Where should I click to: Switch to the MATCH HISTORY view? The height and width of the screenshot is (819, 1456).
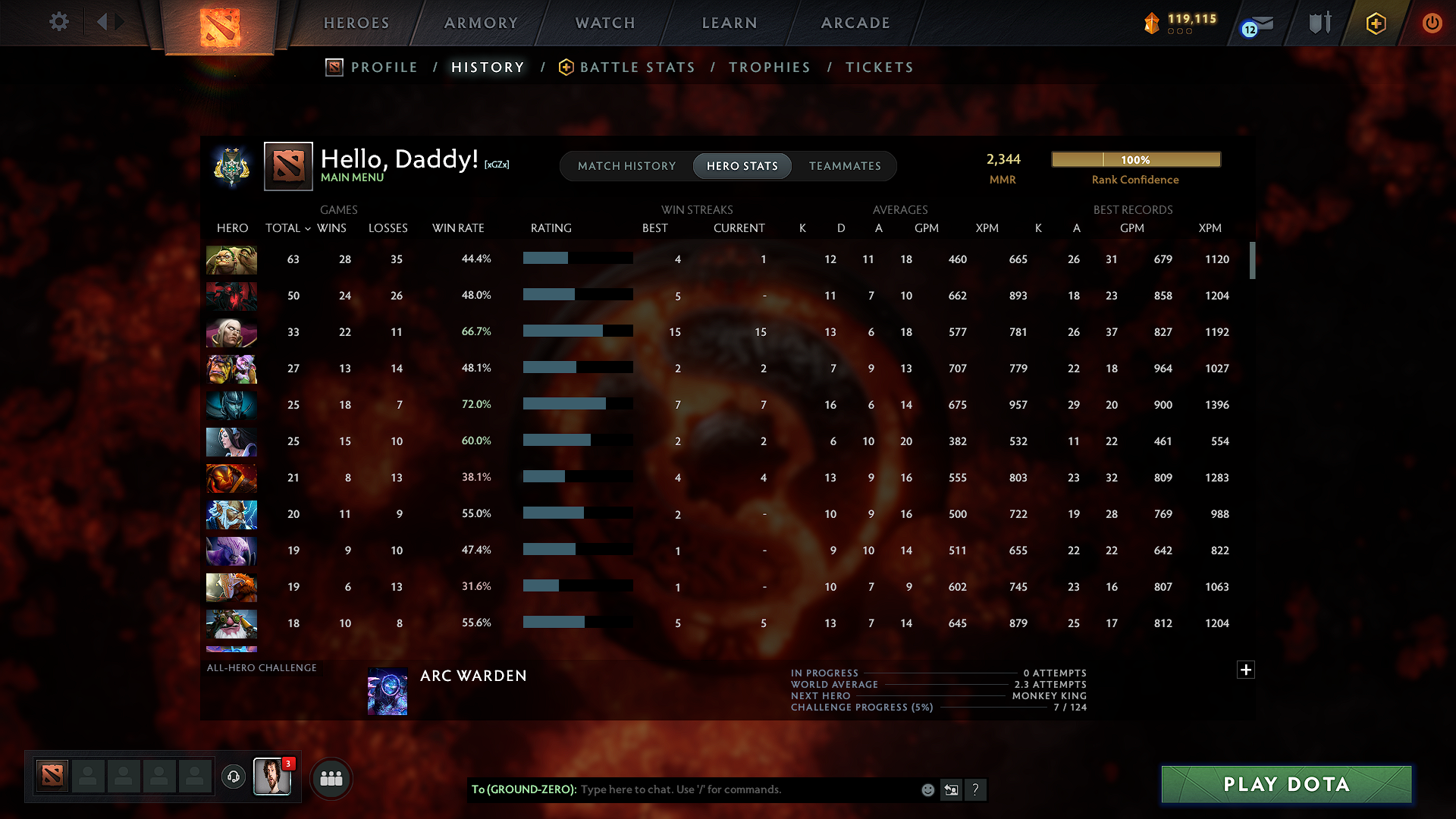click(626, 166)
